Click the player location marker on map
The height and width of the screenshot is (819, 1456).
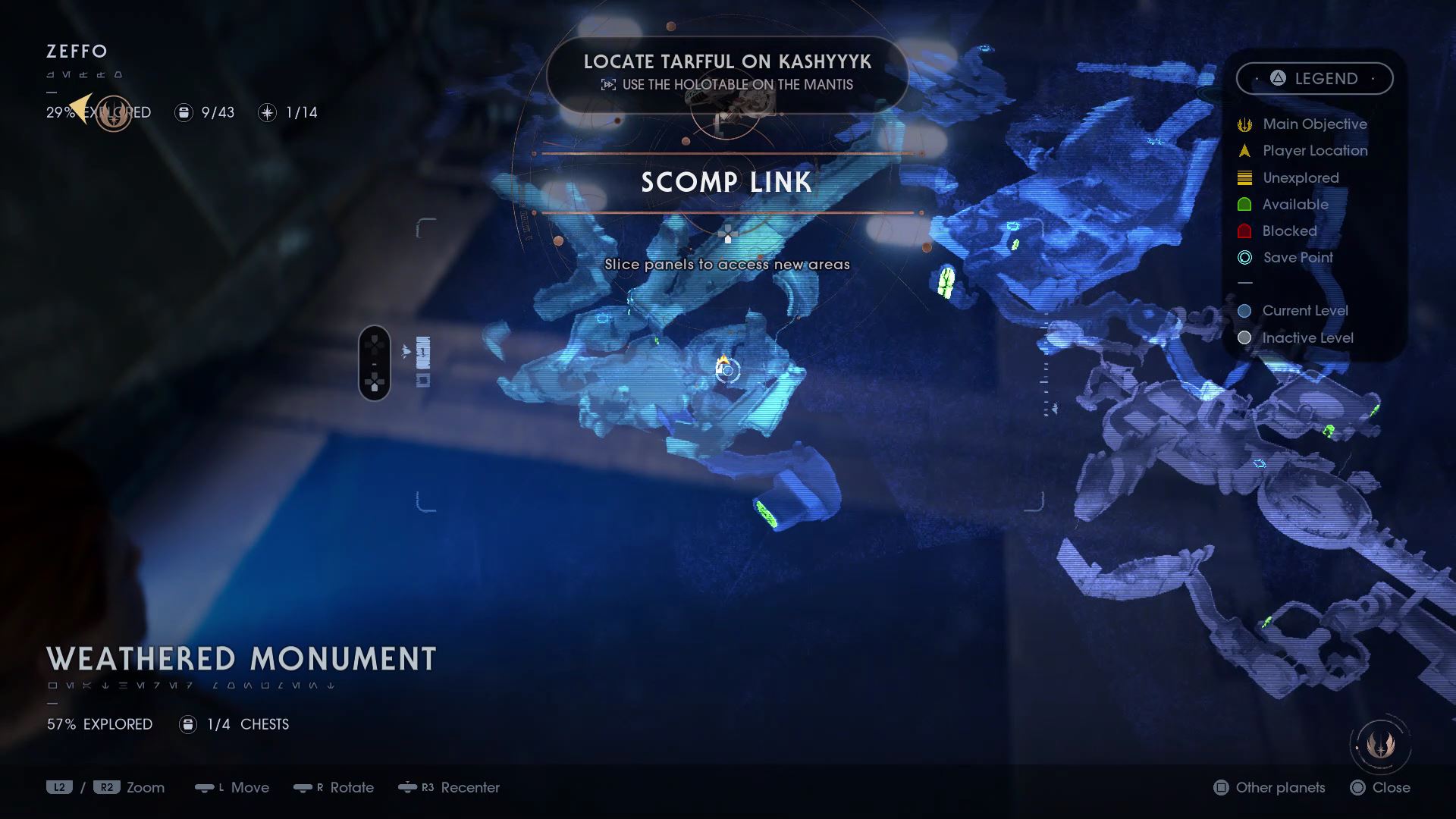pyautogui.click(x=724, y=366)
